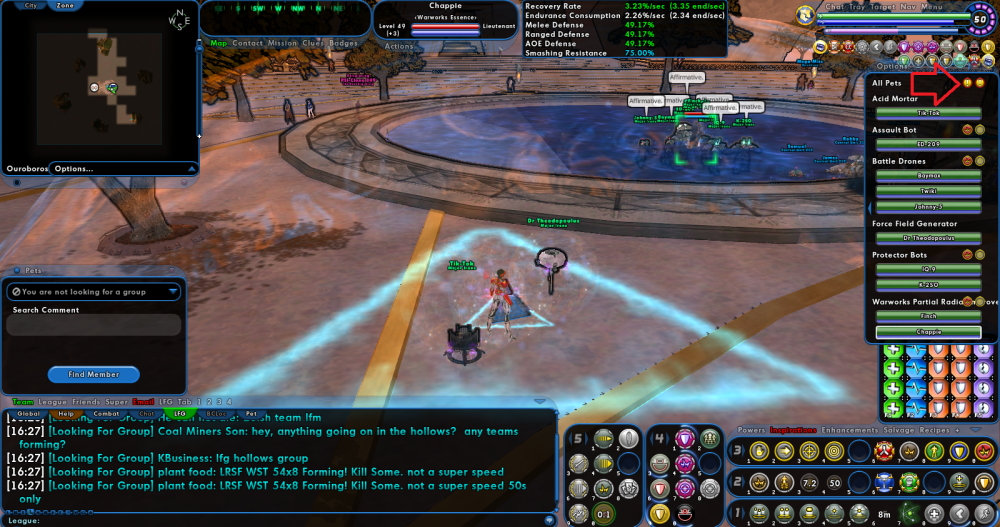This screenshot has width=1000, height=527.
Task: Open the Actions menu for Chappie
Action: 399,46
